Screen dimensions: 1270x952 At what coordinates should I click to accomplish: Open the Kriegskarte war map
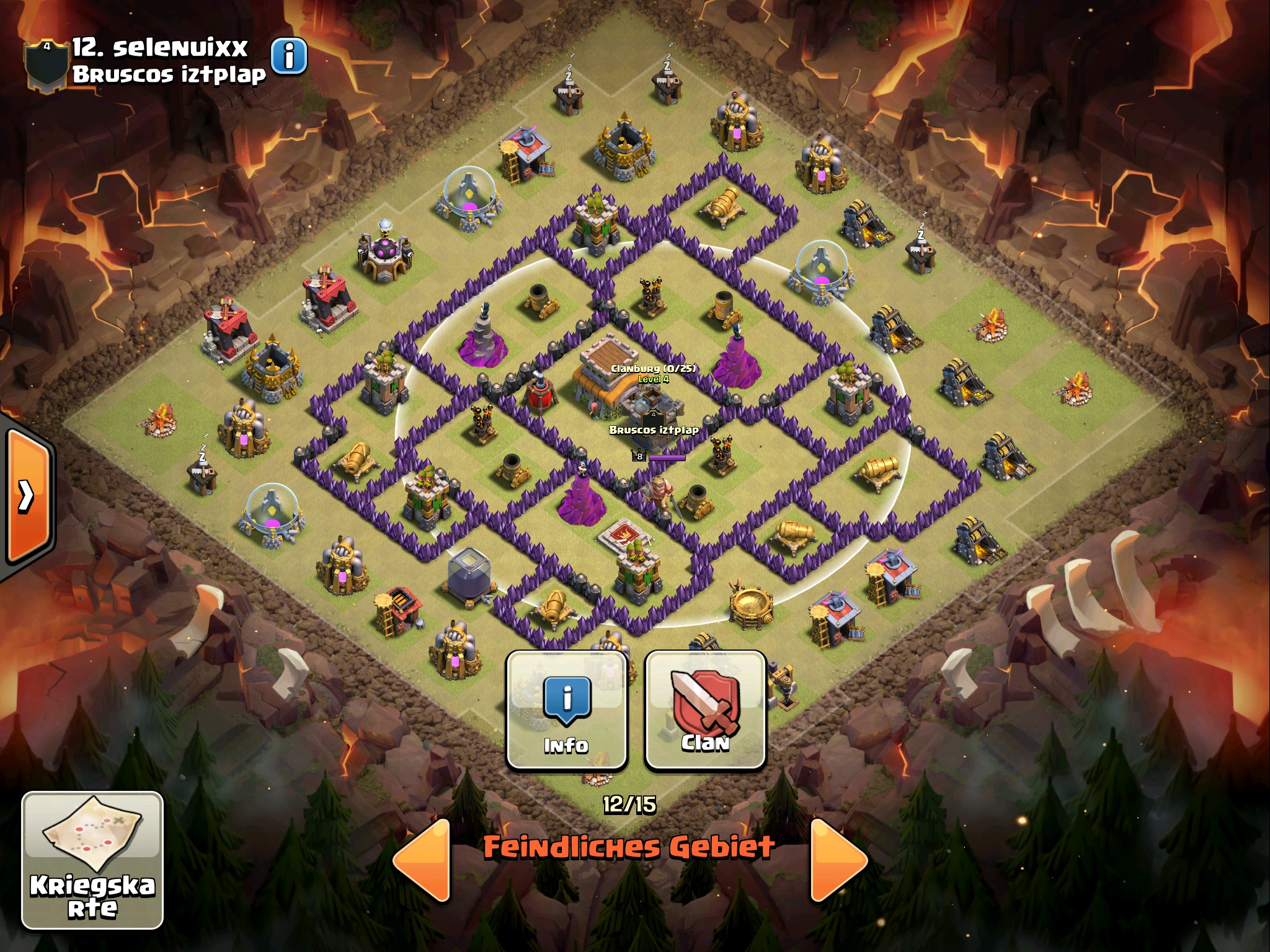(92, 860)
